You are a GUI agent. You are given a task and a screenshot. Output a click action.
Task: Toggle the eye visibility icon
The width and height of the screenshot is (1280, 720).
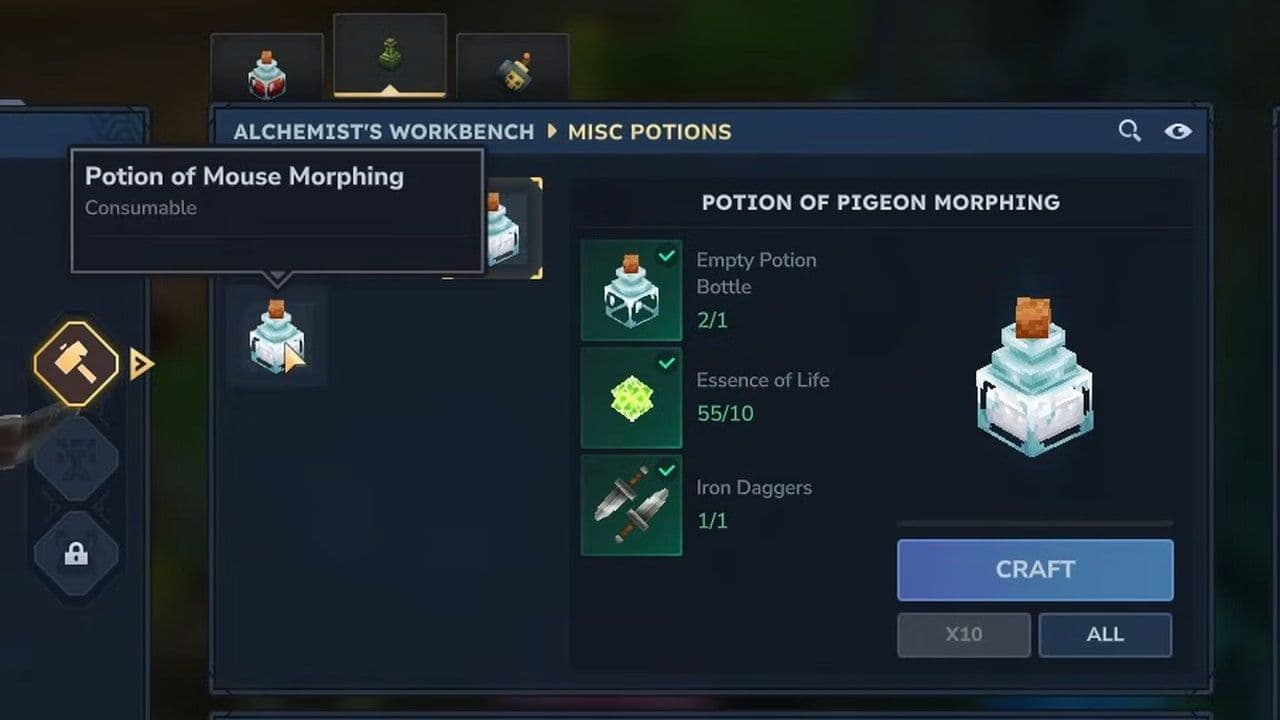[1178, 131]
